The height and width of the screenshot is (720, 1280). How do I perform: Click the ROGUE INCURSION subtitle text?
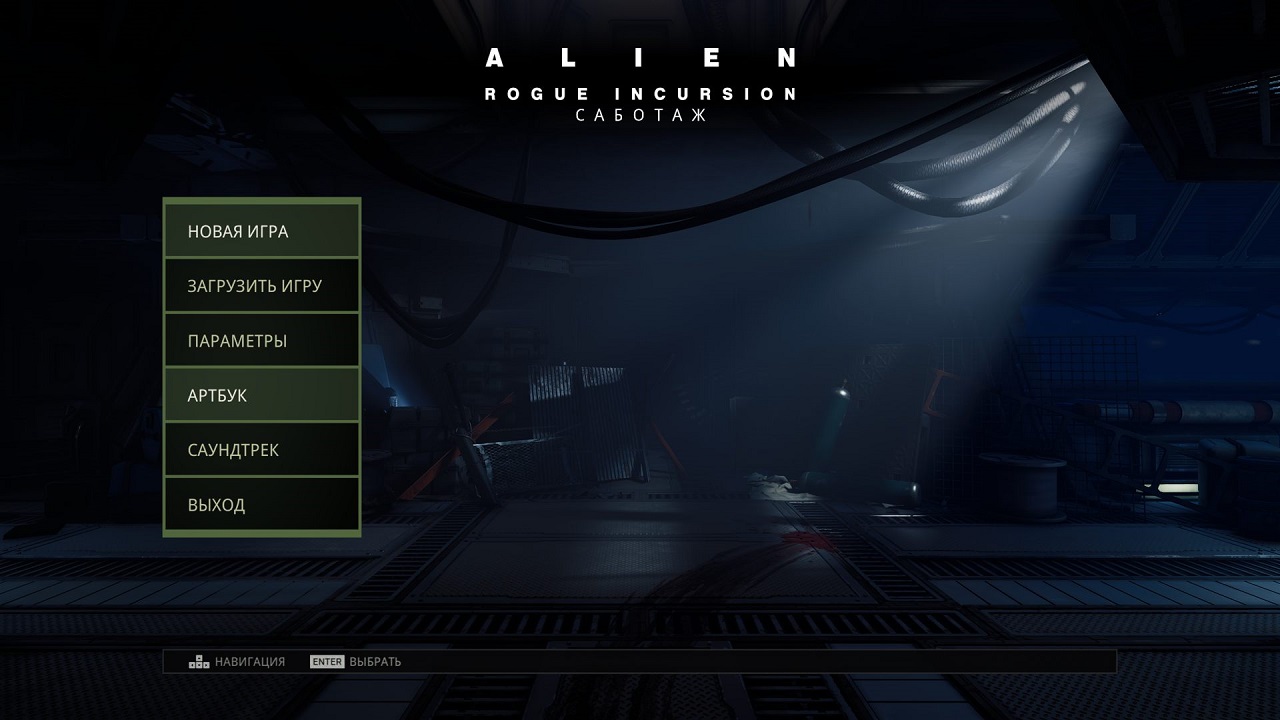(x=640, y=93)
